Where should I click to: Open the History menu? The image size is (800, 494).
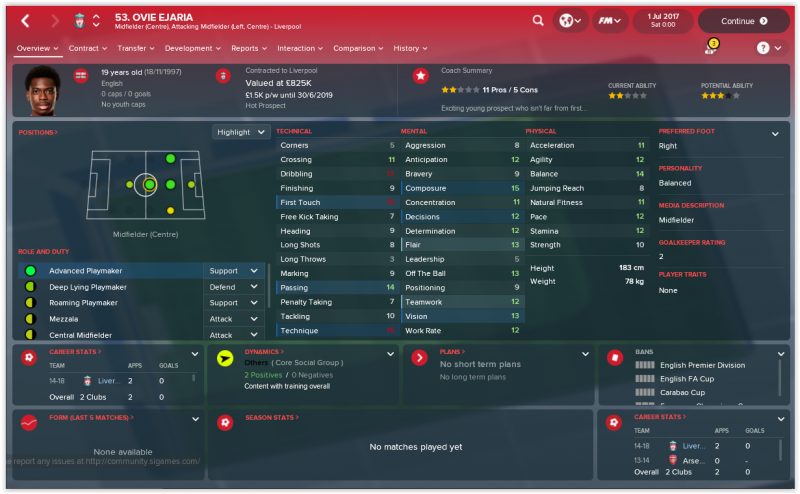pyautogui.click(x=410, y=48)
